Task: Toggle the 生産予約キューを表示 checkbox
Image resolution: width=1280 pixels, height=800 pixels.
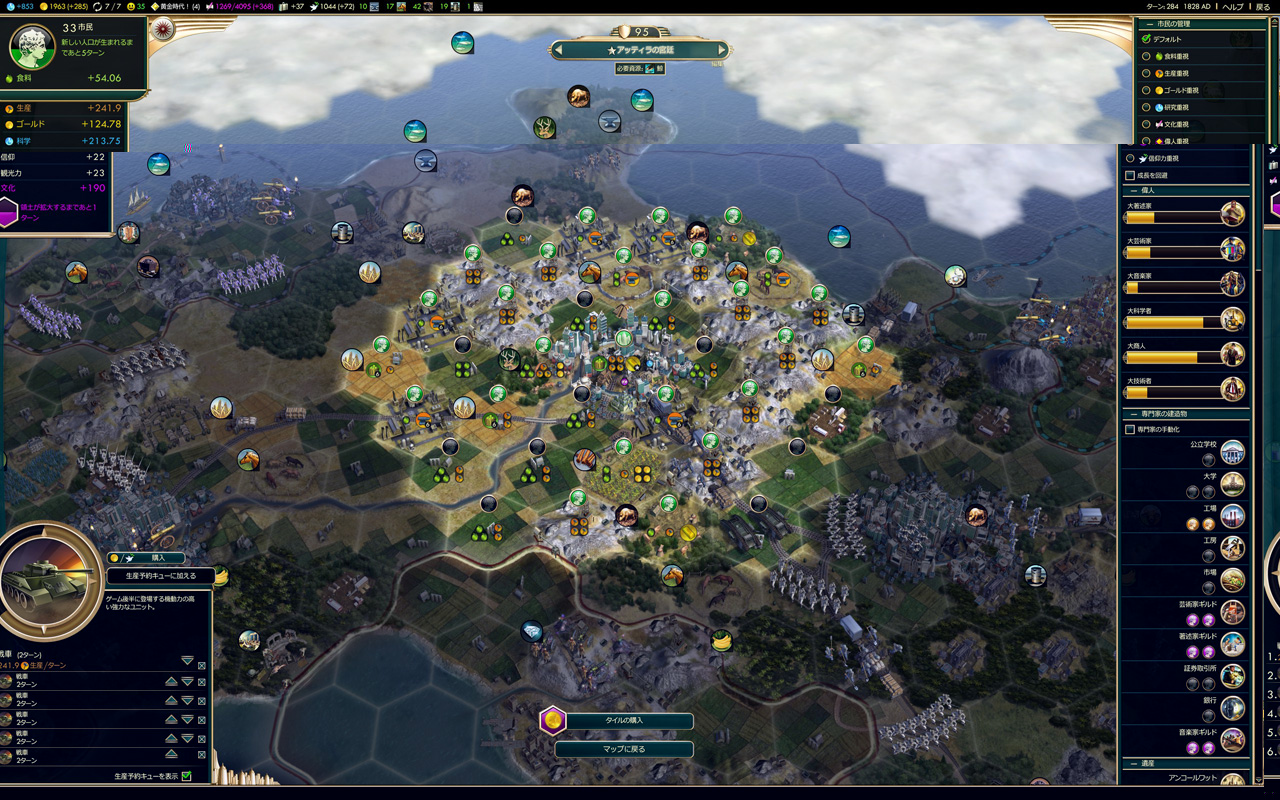Action: (186, 776)
